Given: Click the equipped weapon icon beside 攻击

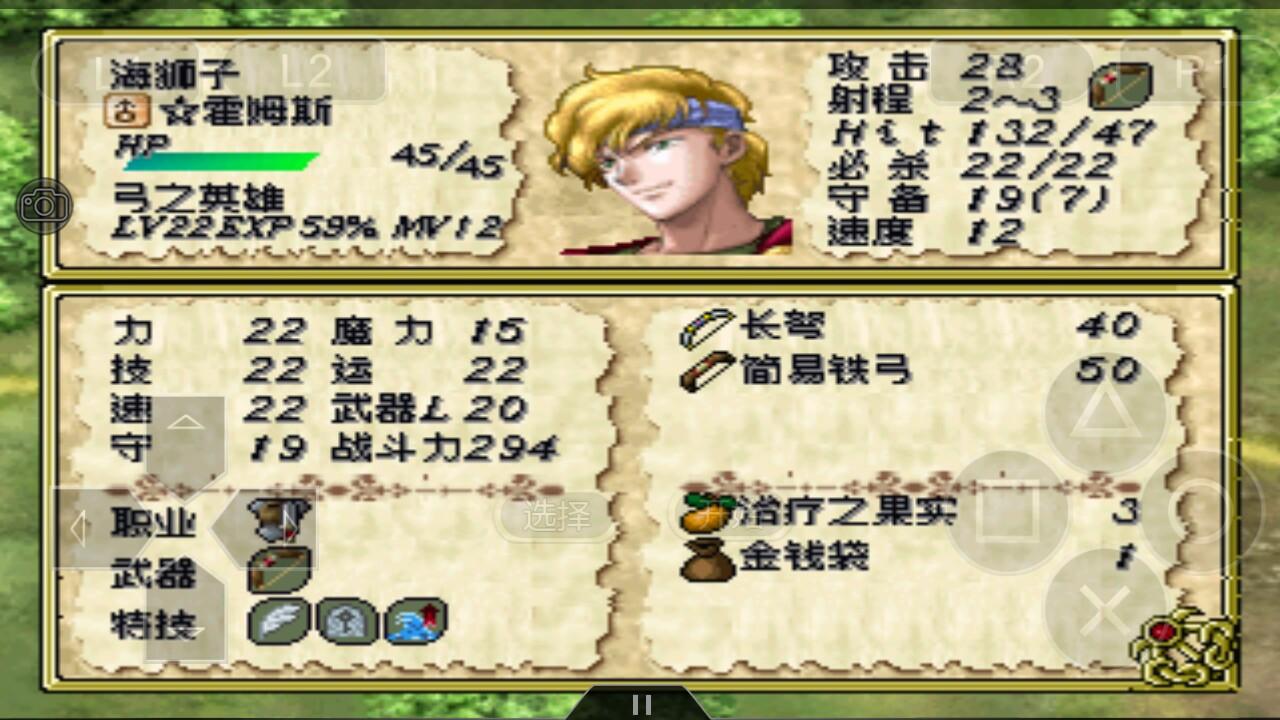Looking at the screenshot, I should 1121,85.
